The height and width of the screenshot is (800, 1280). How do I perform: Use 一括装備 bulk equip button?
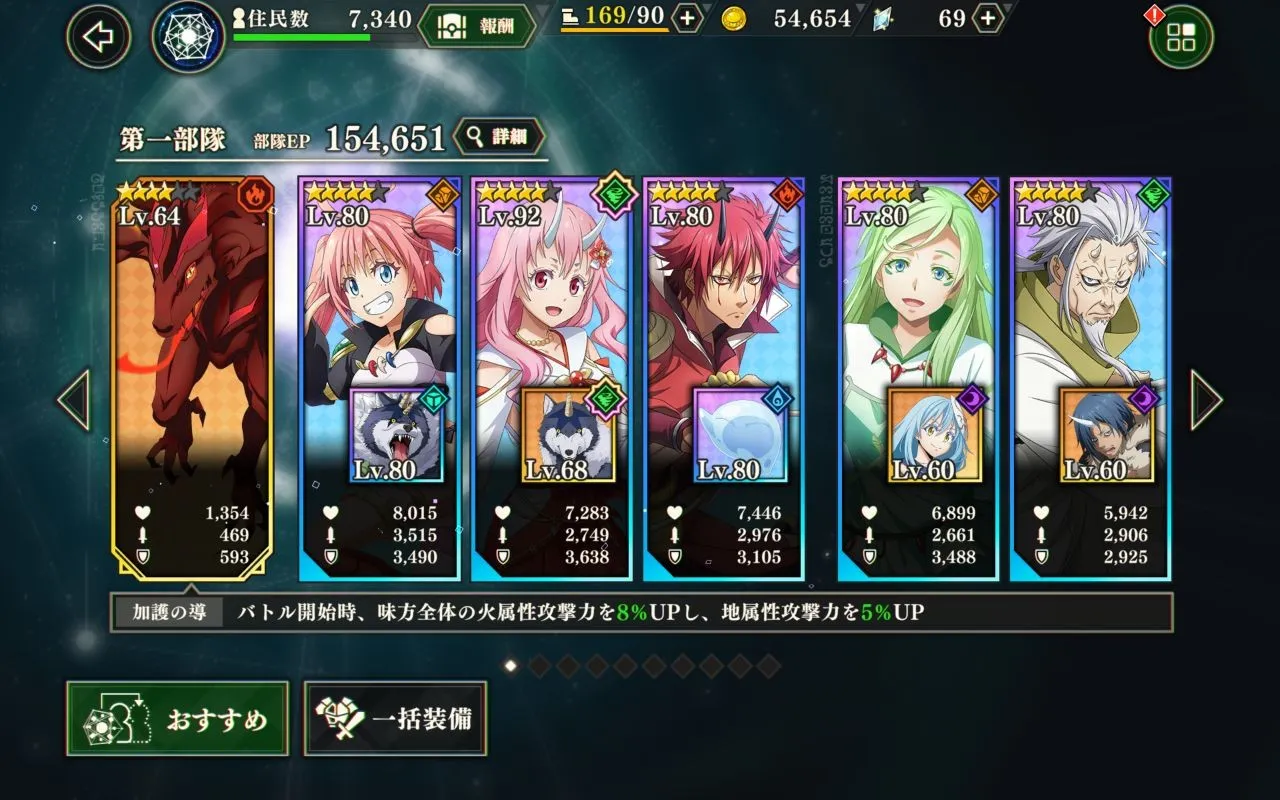(396, 718)
